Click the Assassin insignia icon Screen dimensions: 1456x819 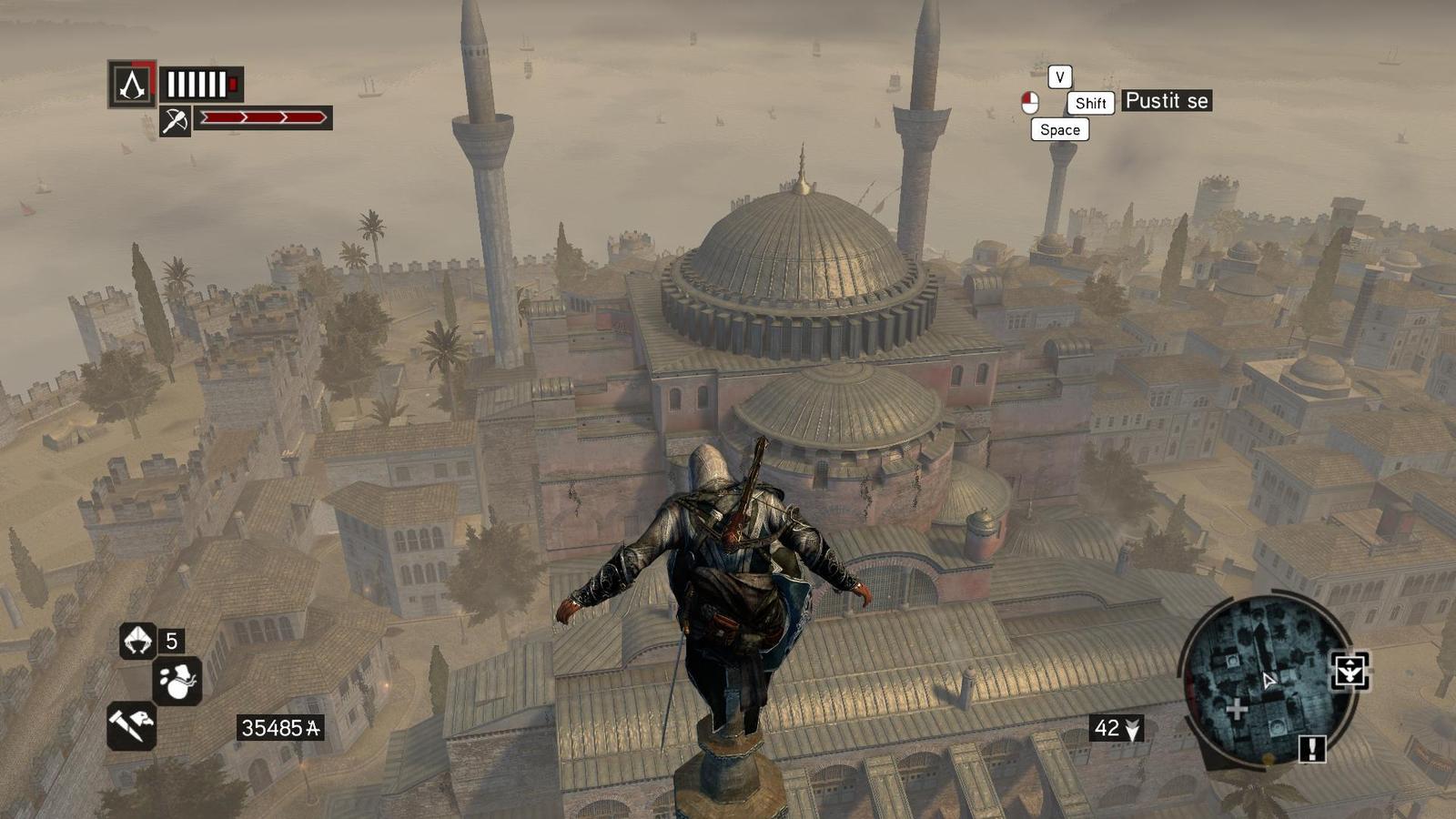click(133, 85)
